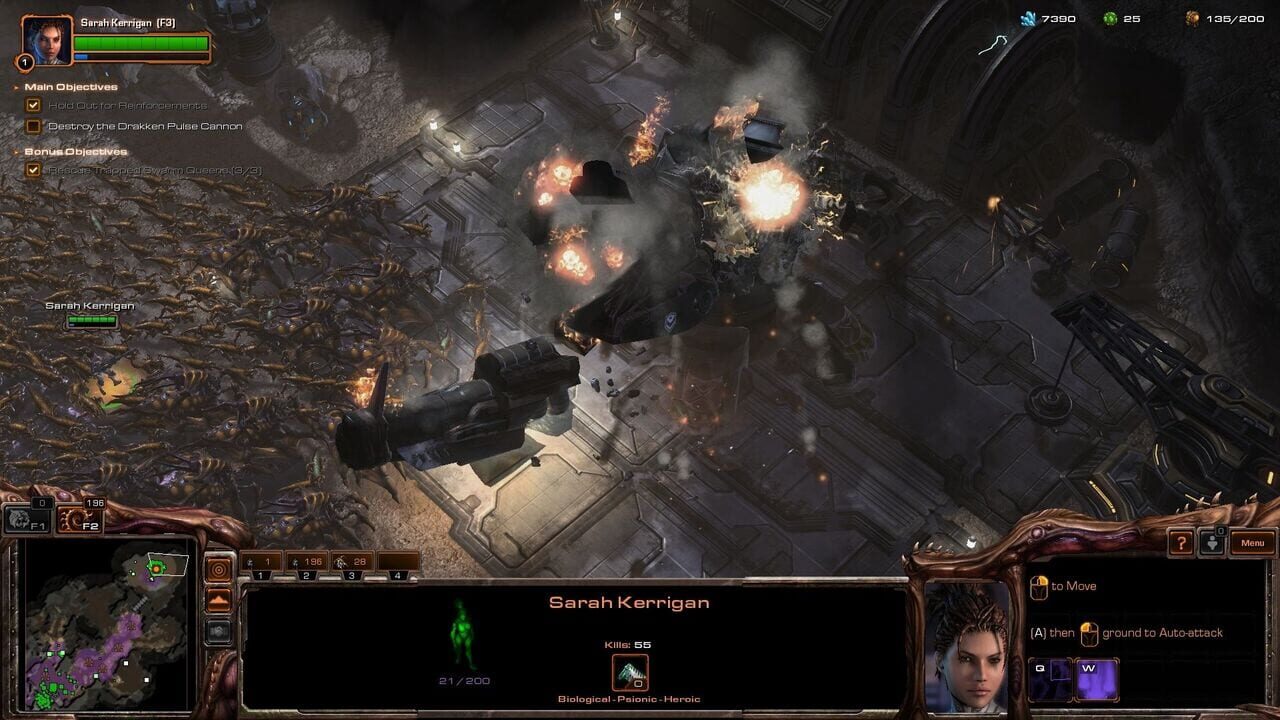Click the Hold Out for Reinforcements checkbox
1280x720 pixels.
tap(35, 104)
